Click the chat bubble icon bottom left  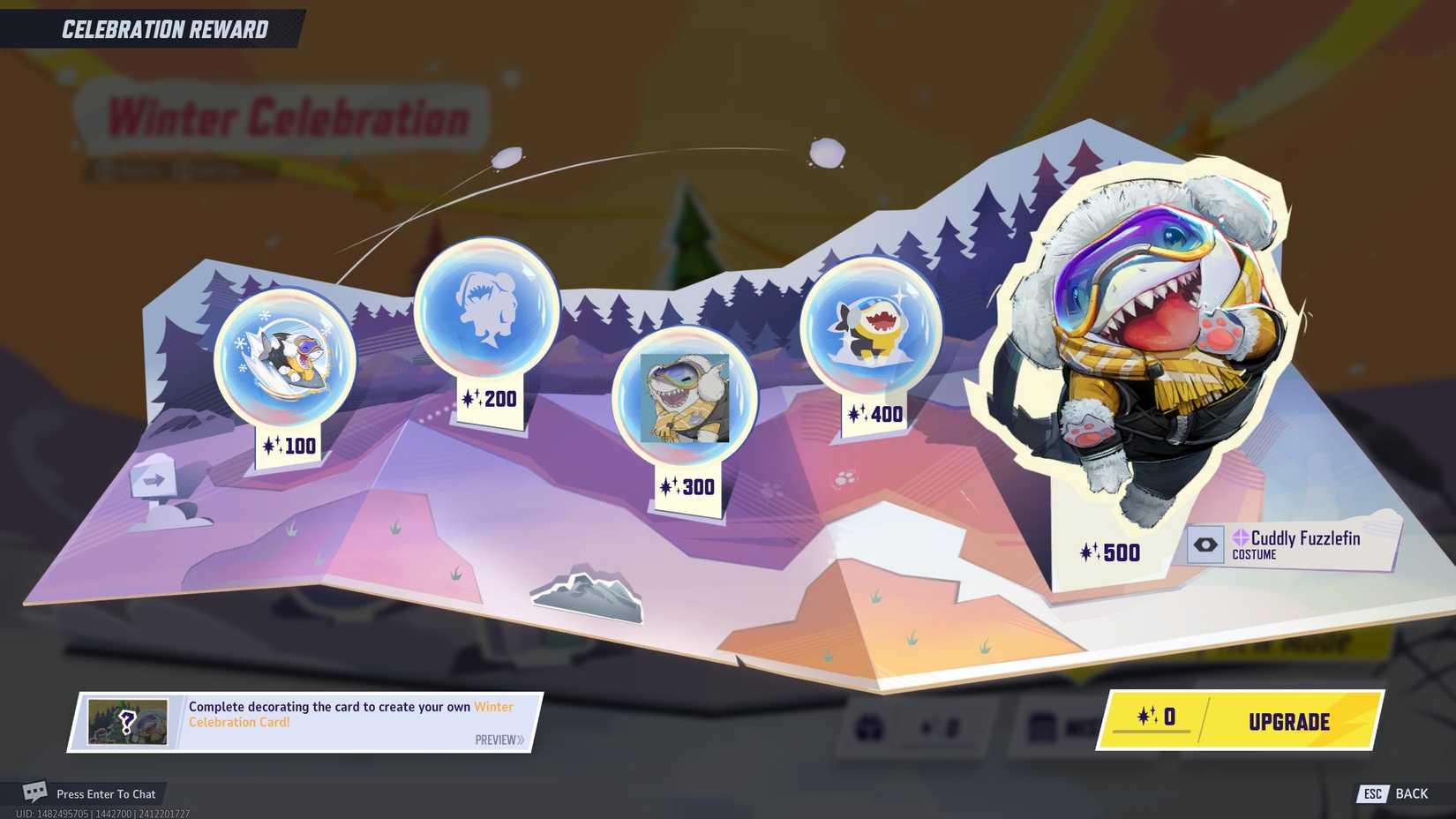(34, 793)
